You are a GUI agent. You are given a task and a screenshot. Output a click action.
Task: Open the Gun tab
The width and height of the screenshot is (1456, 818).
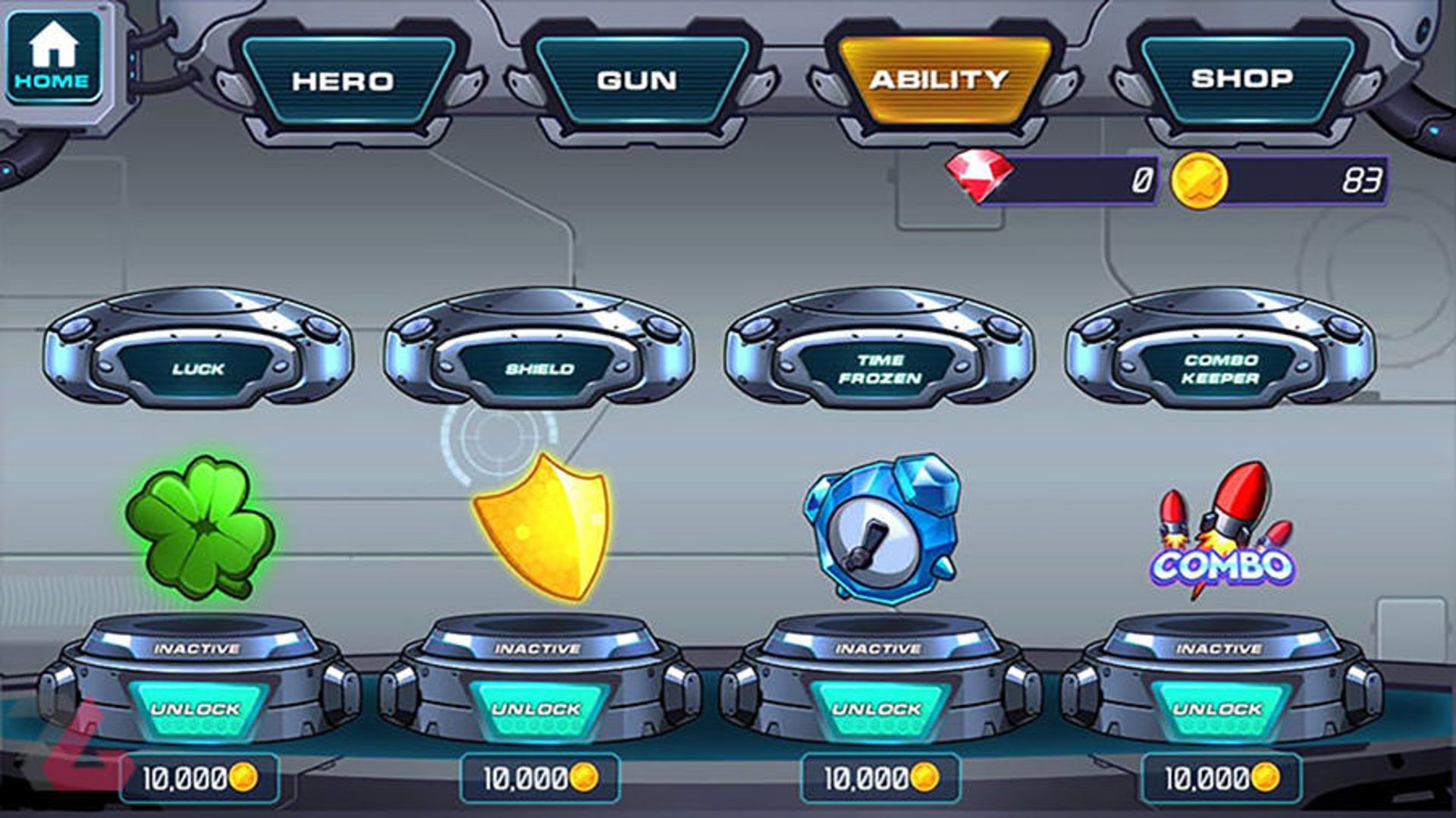click(x=637, y=80)
